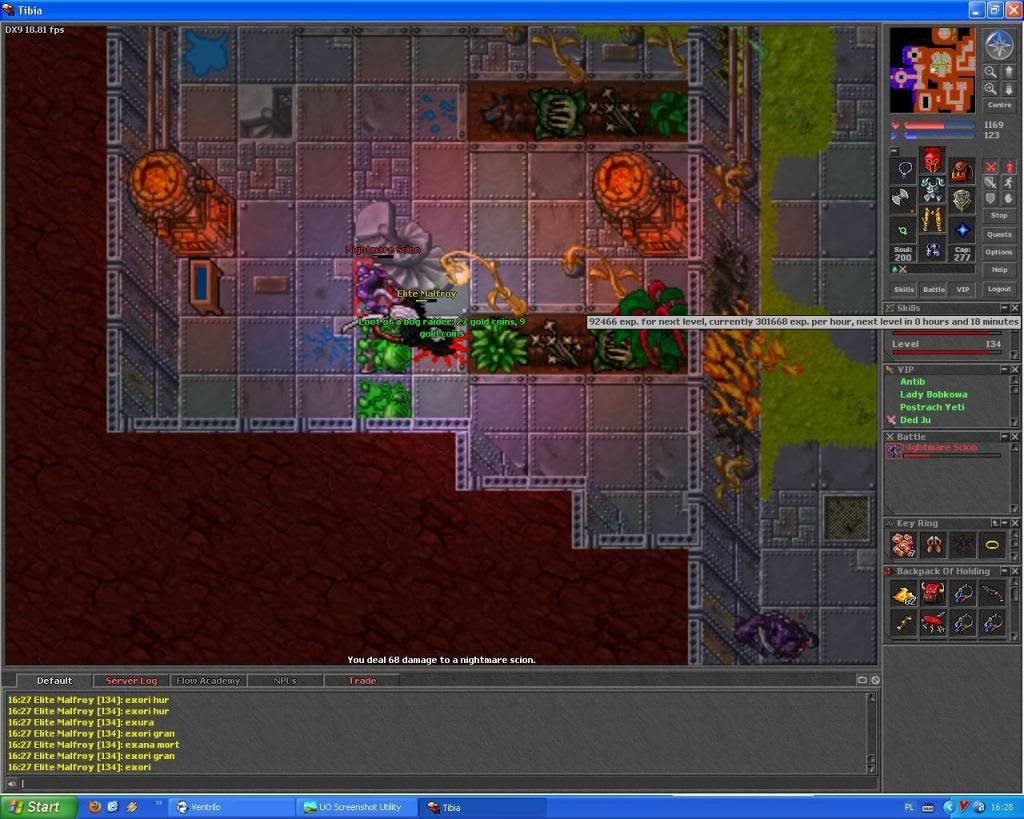The image size is (1024, 819).
Task: Toggle the Battle window button
Action: (933, 289)
